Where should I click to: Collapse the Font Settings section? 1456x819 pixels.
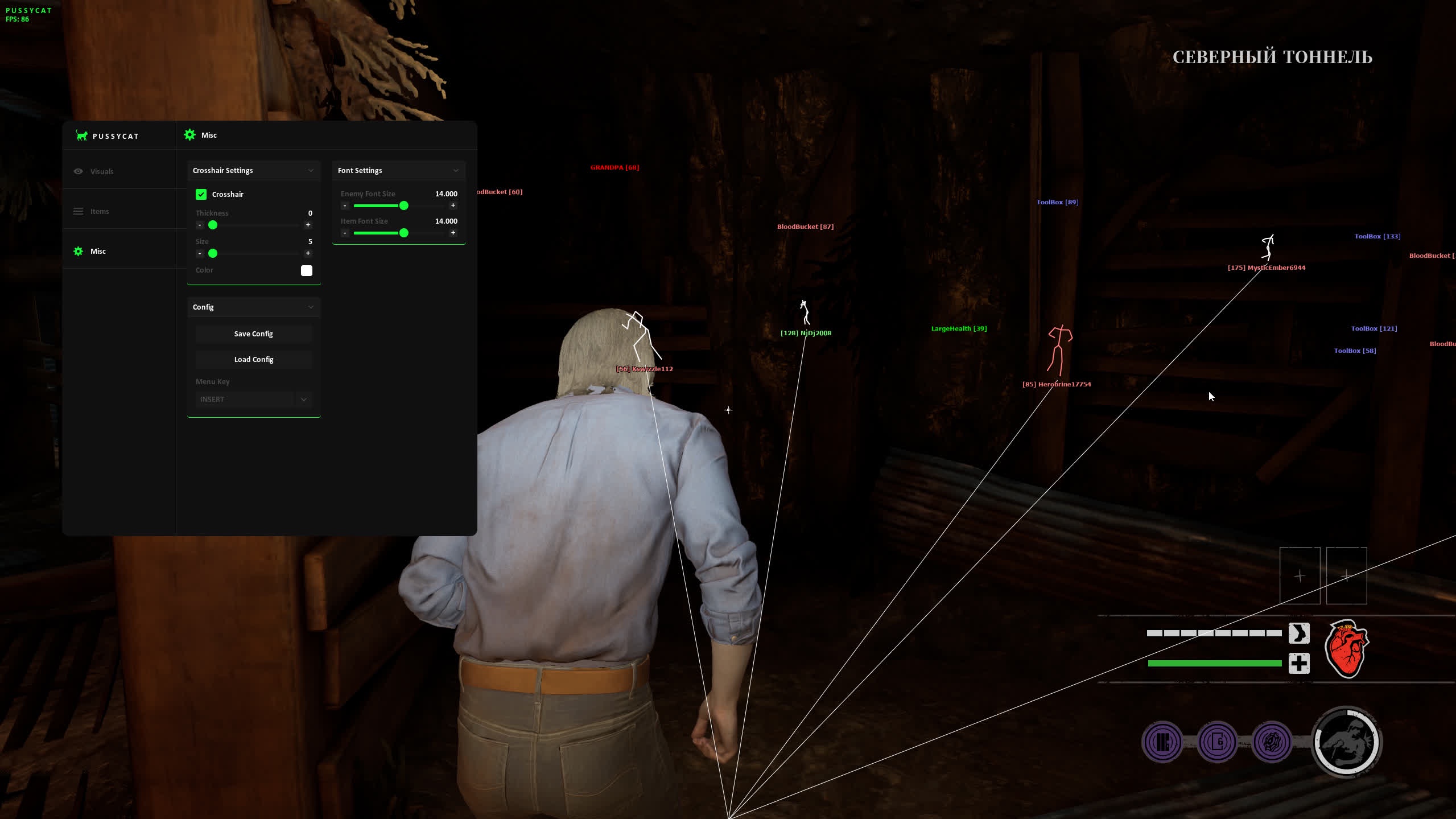pos(456,171)
